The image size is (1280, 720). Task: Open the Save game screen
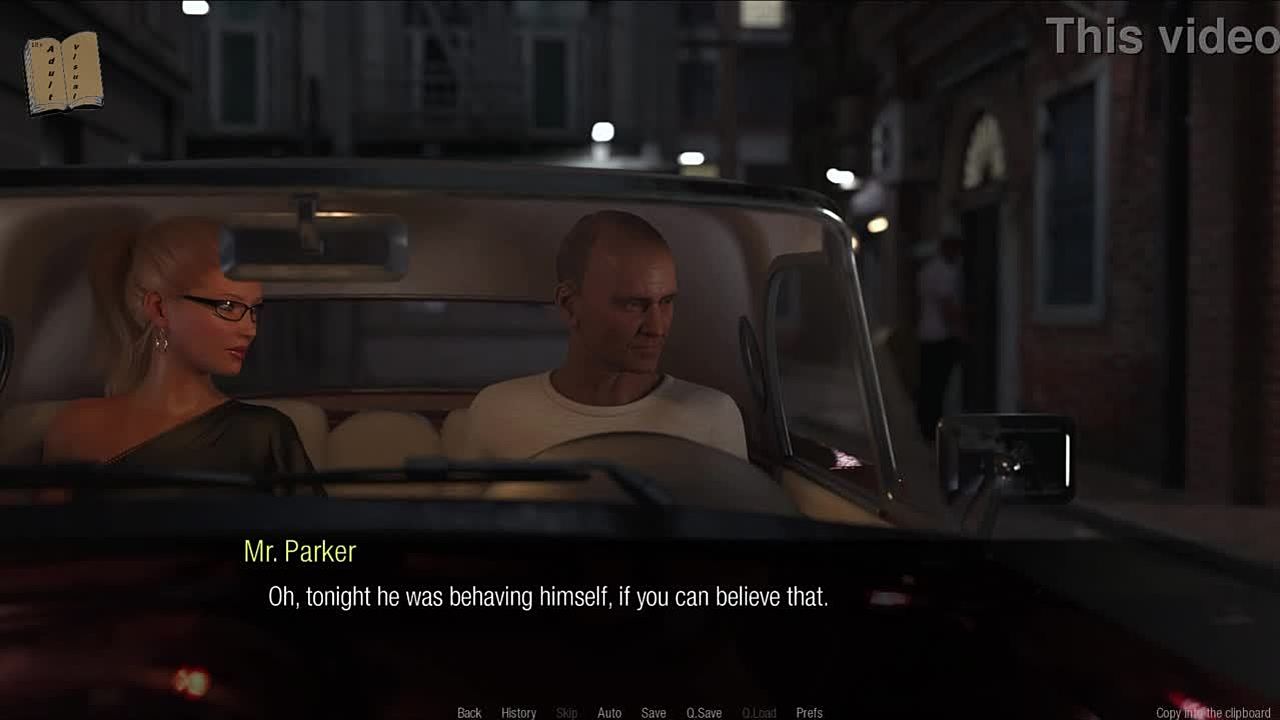click(x=653, y=713)
